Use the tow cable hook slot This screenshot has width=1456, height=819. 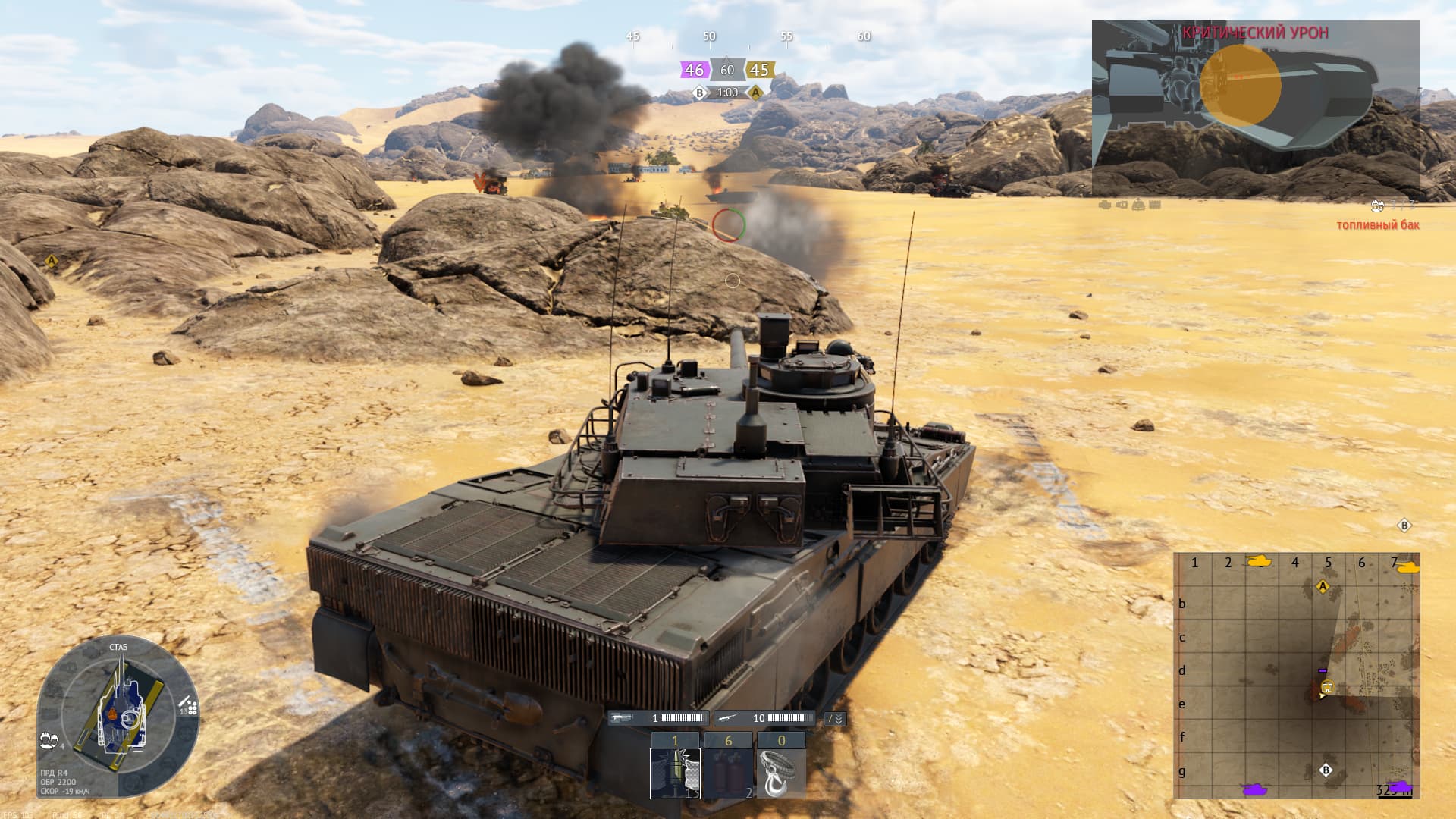pos(781,773)
